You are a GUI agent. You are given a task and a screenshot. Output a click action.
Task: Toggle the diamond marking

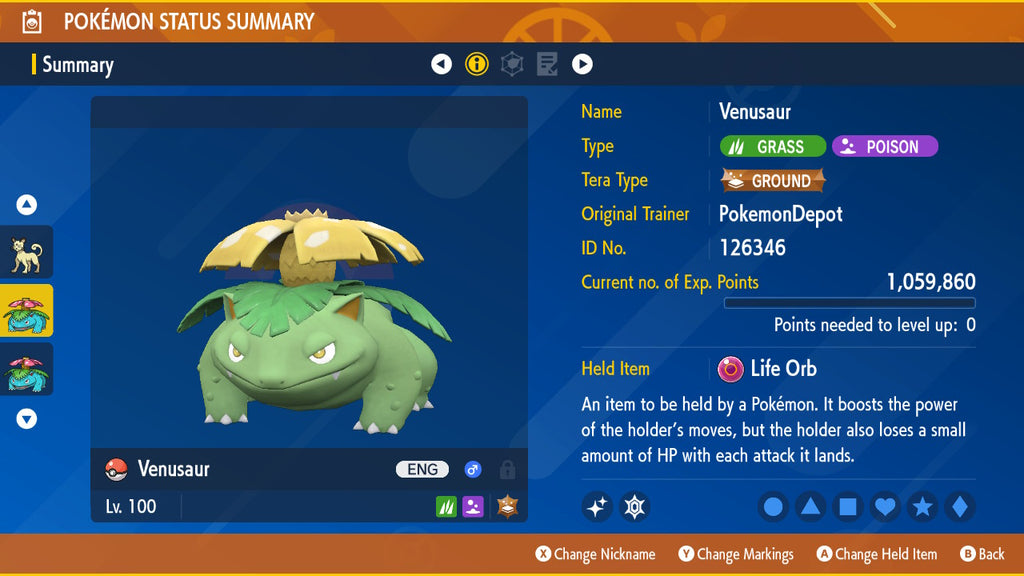click(959, 507)
